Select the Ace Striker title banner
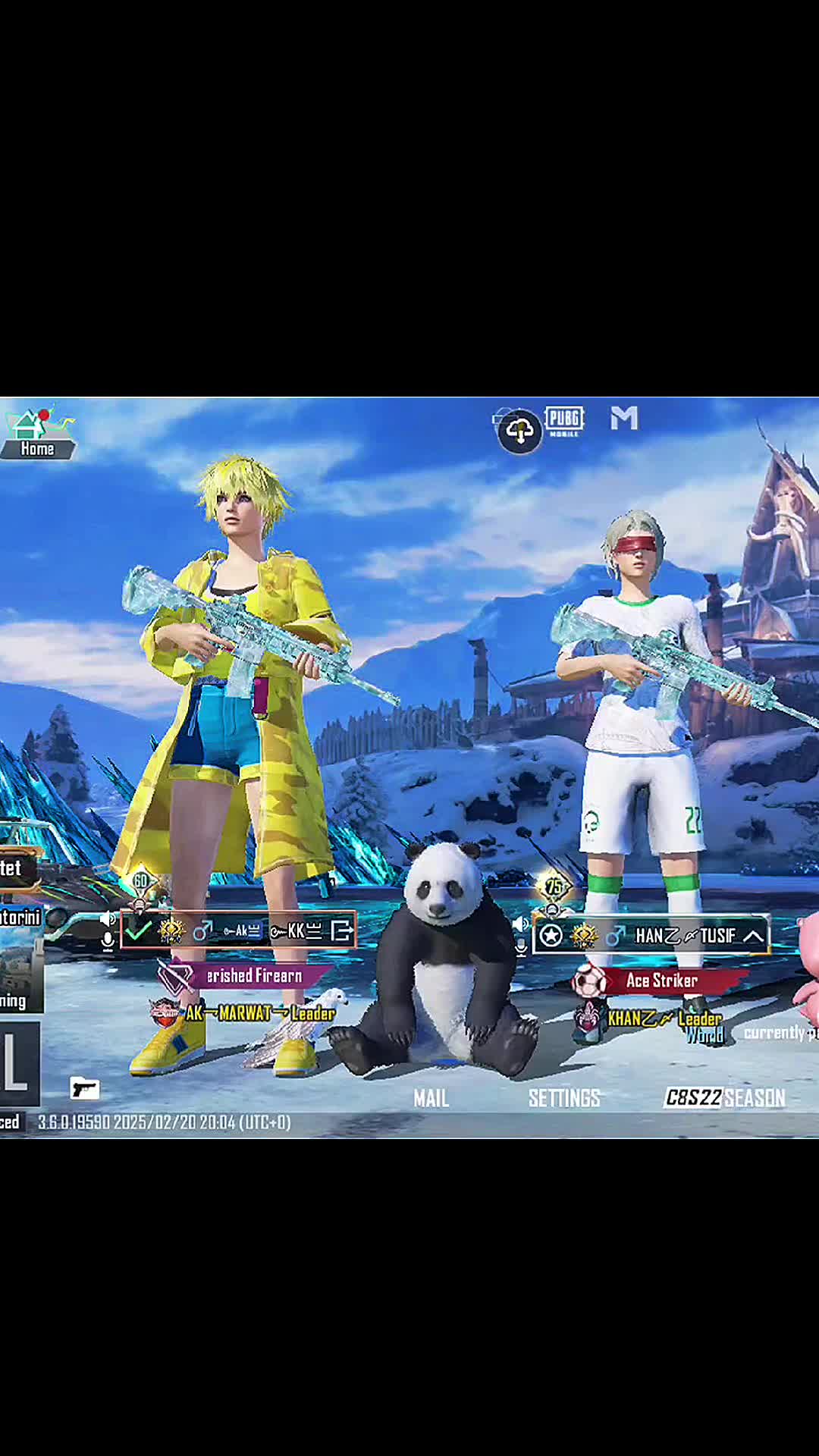This screenshot has width=819, height=1456. [x=661, y=981]
